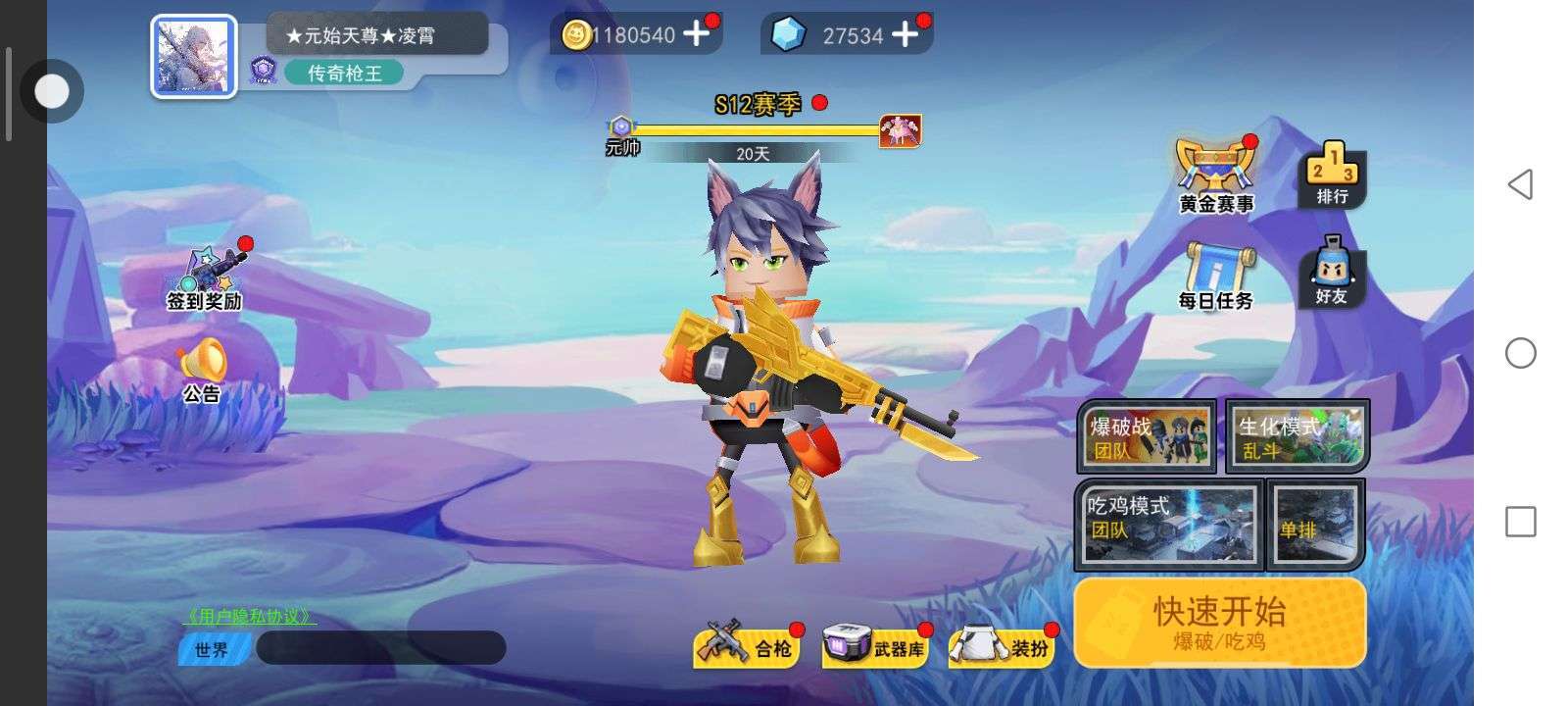The width and height of the screenshot is (1568, 706).
Task: Open the 好友 friends list
Action: (x=1331, y=273)
